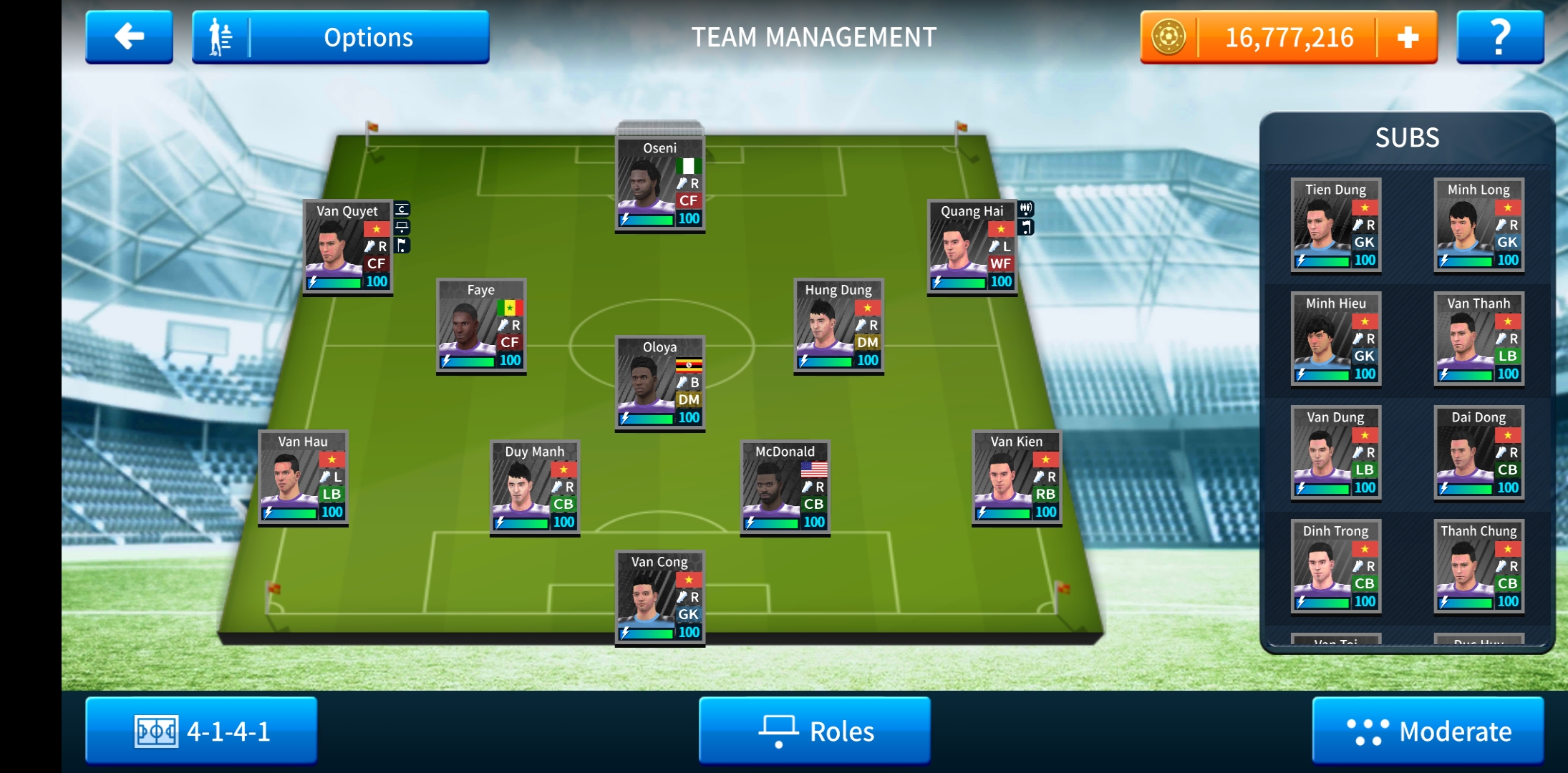Select goalkeeper Van Cong

click(659, 598)
